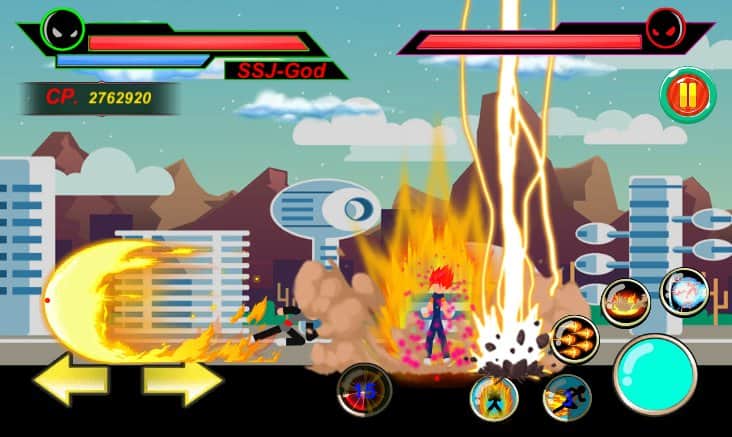The height and width of the screenshot is (437, 732).
Task: Activate the golden aura power-up skill
Action: pyautogui.click(x=494, y=397)
